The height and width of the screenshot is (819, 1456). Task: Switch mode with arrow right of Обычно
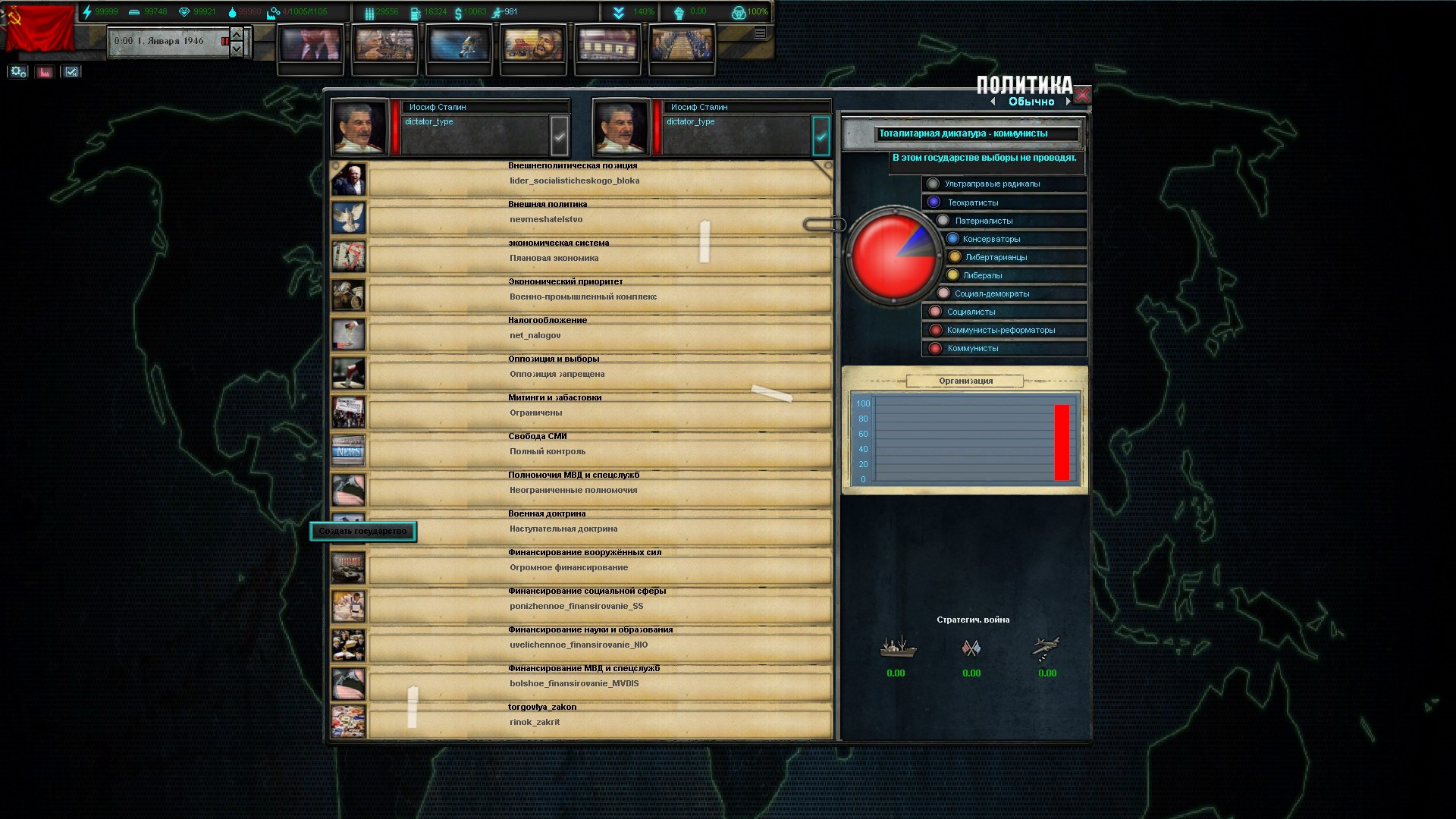(x=1068, y=102)
